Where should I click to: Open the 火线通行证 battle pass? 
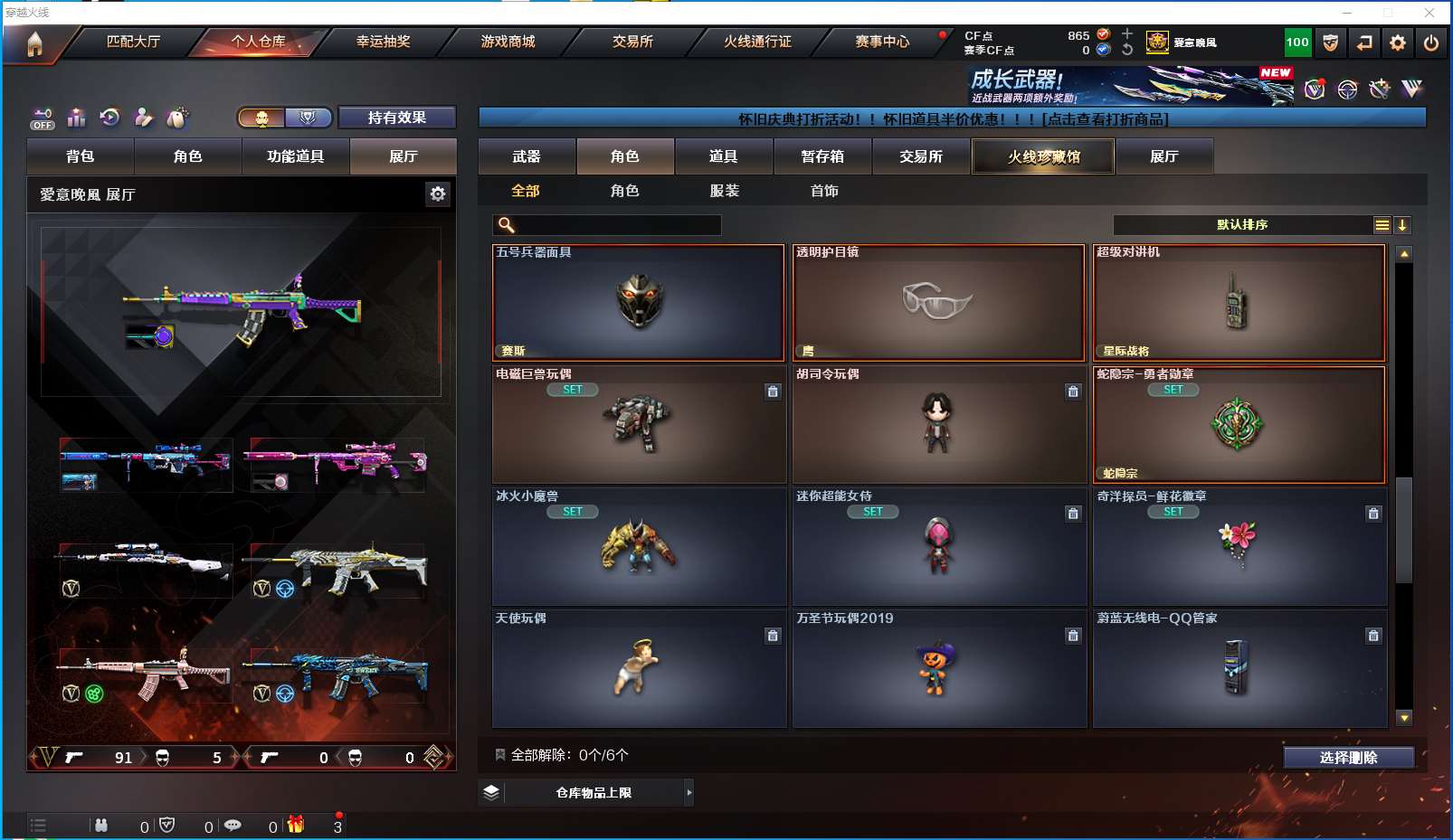[757, 42]
